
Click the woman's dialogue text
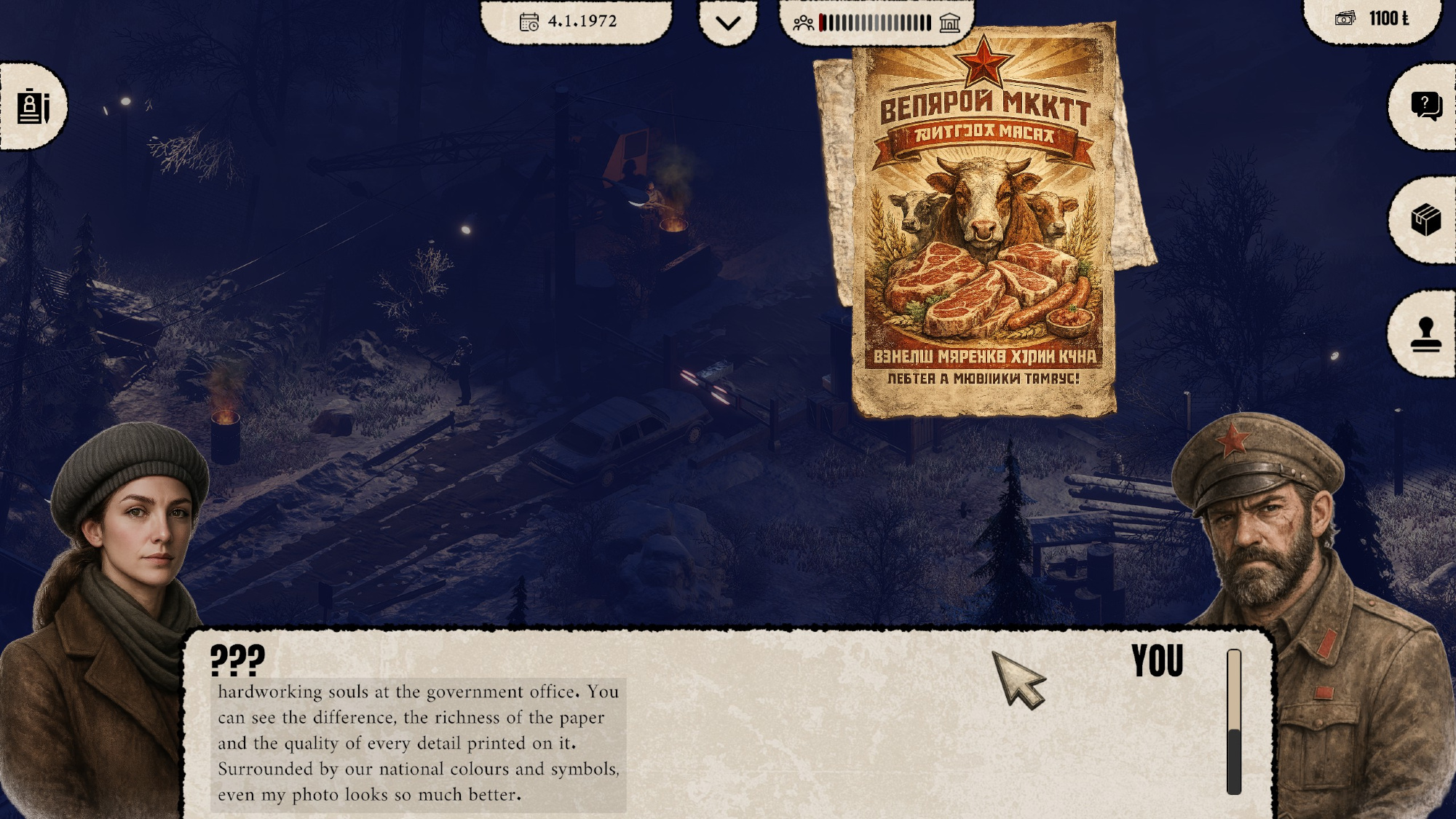(418, 743)
